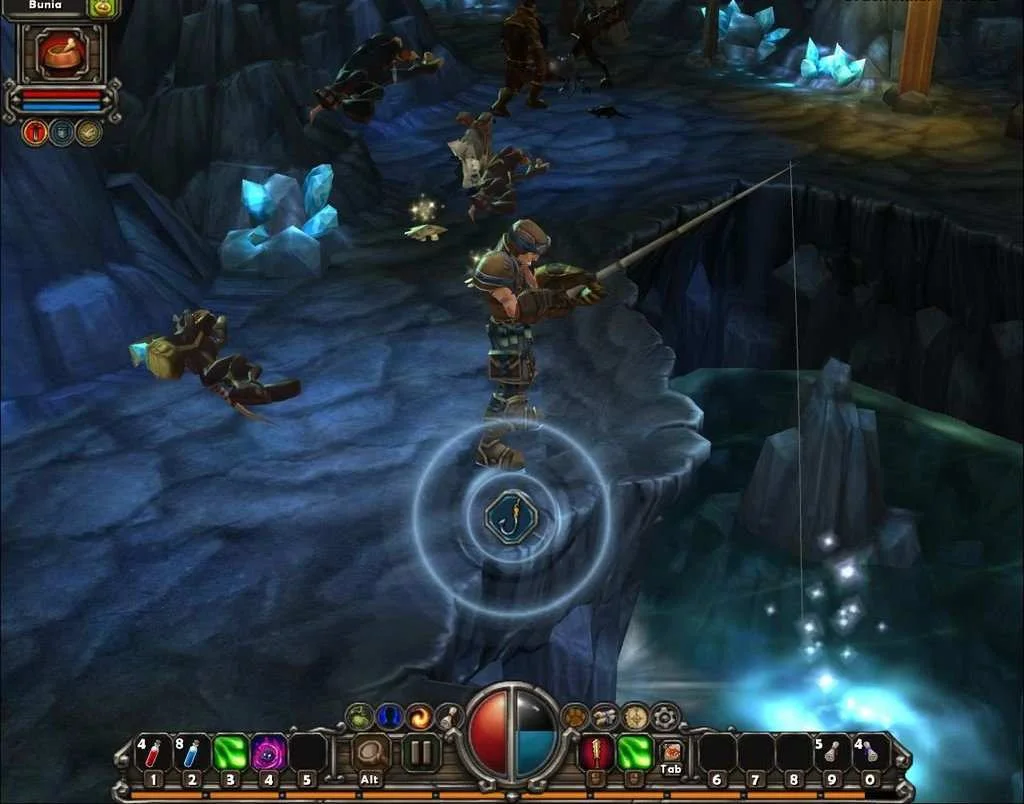The width and height of the screenshot is (1024, 804).
Task: Click the Tab alternate skill slot
Action: click(x=671, y=752)
